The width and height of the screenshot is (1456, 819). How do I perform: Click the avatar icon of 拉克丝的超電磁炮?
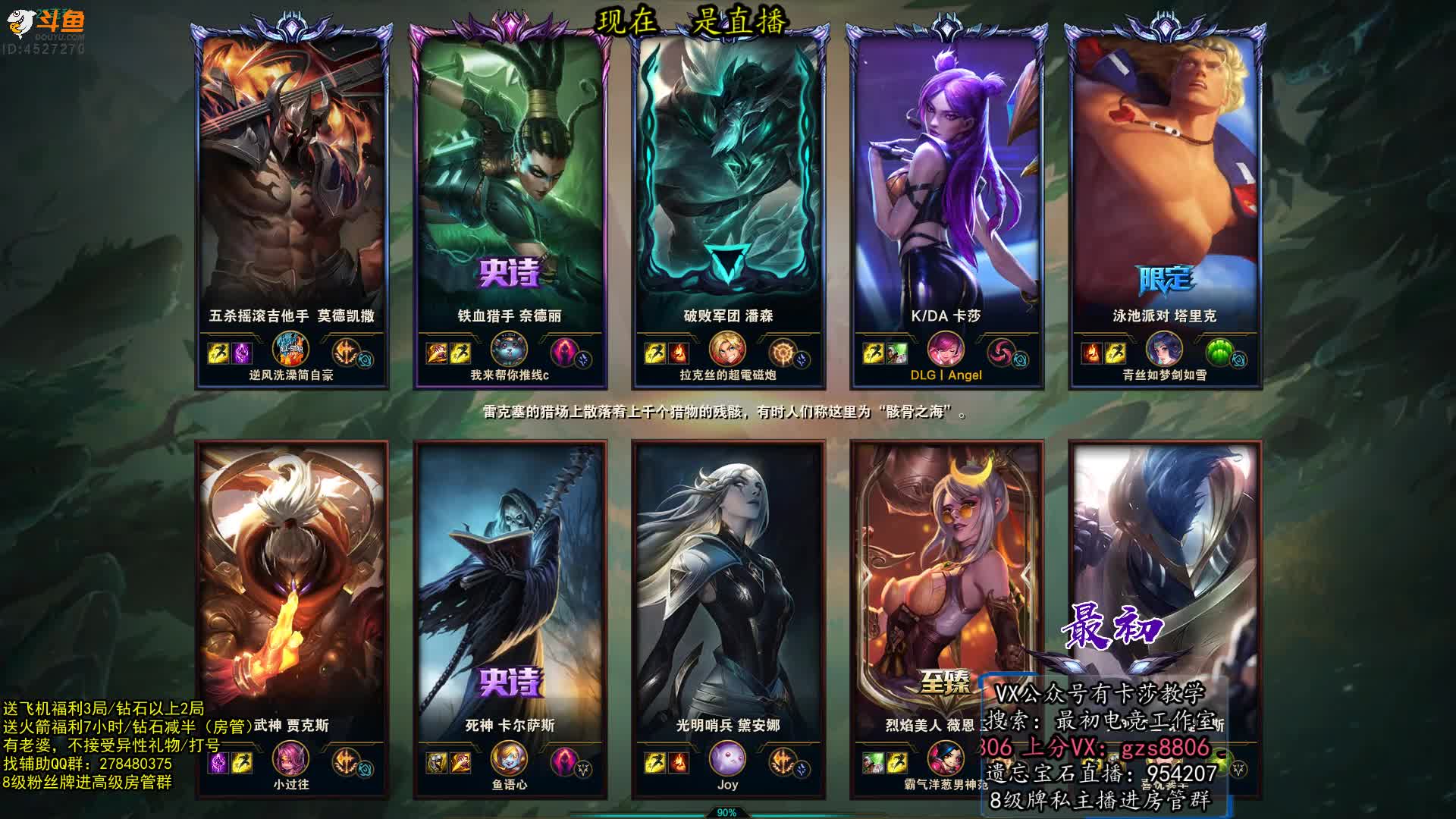pyautogui.click(x=727, y=351)
